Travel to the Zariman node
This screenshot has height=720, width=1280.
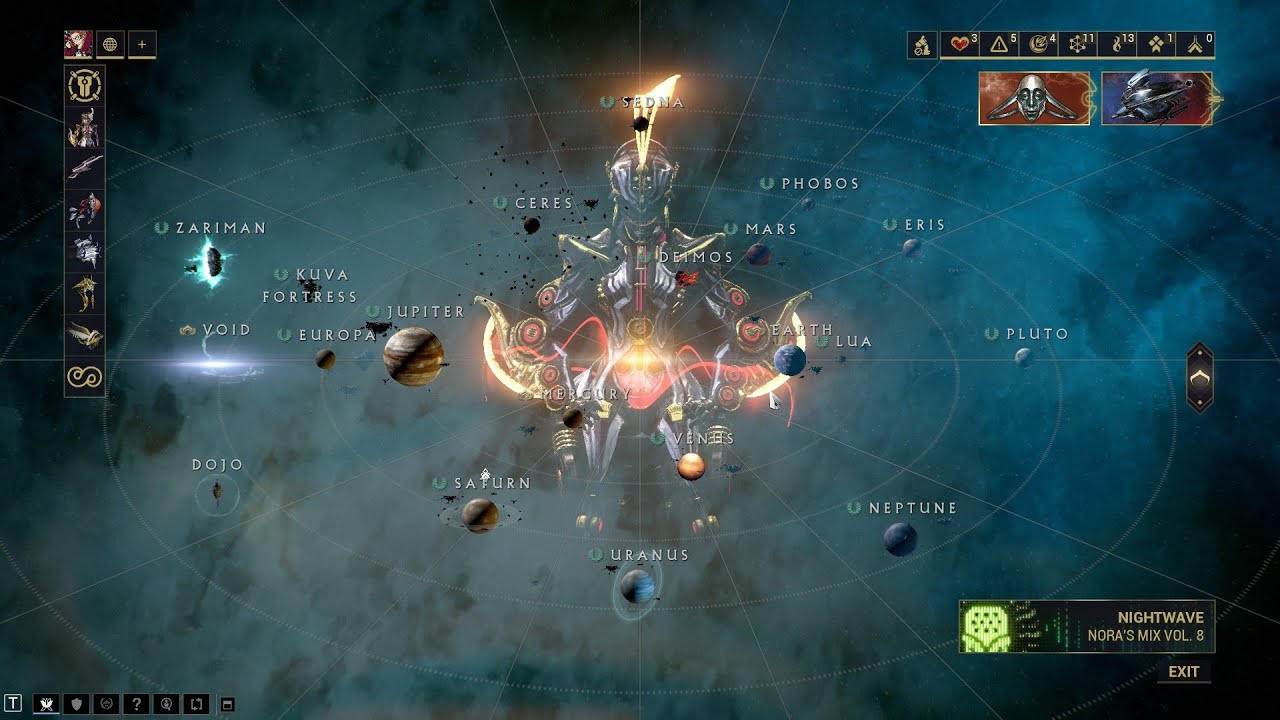tap(212, 262)
